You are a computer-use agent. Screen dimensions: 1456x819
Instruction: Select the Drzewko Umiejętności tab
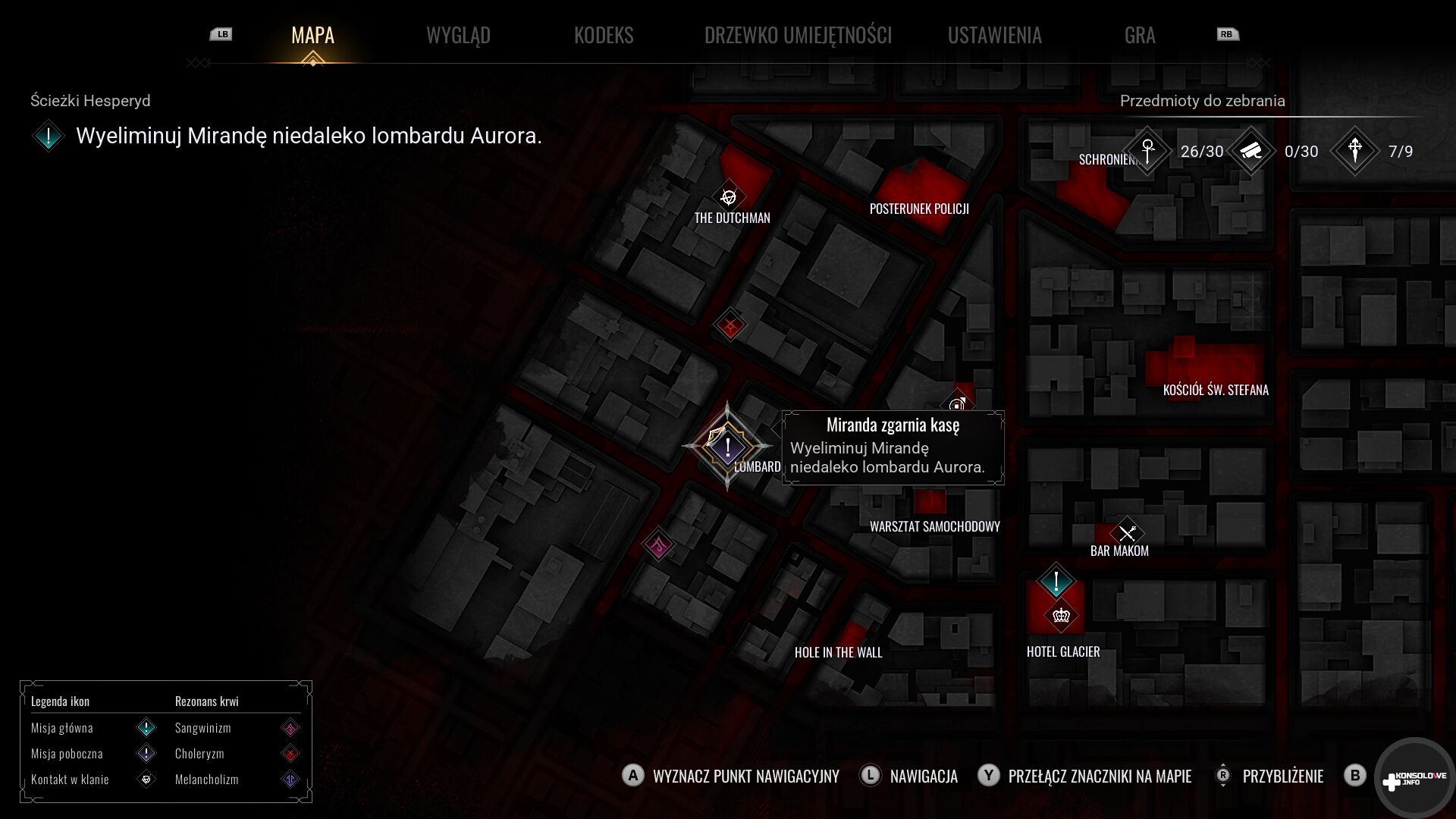tap(798, 35)
